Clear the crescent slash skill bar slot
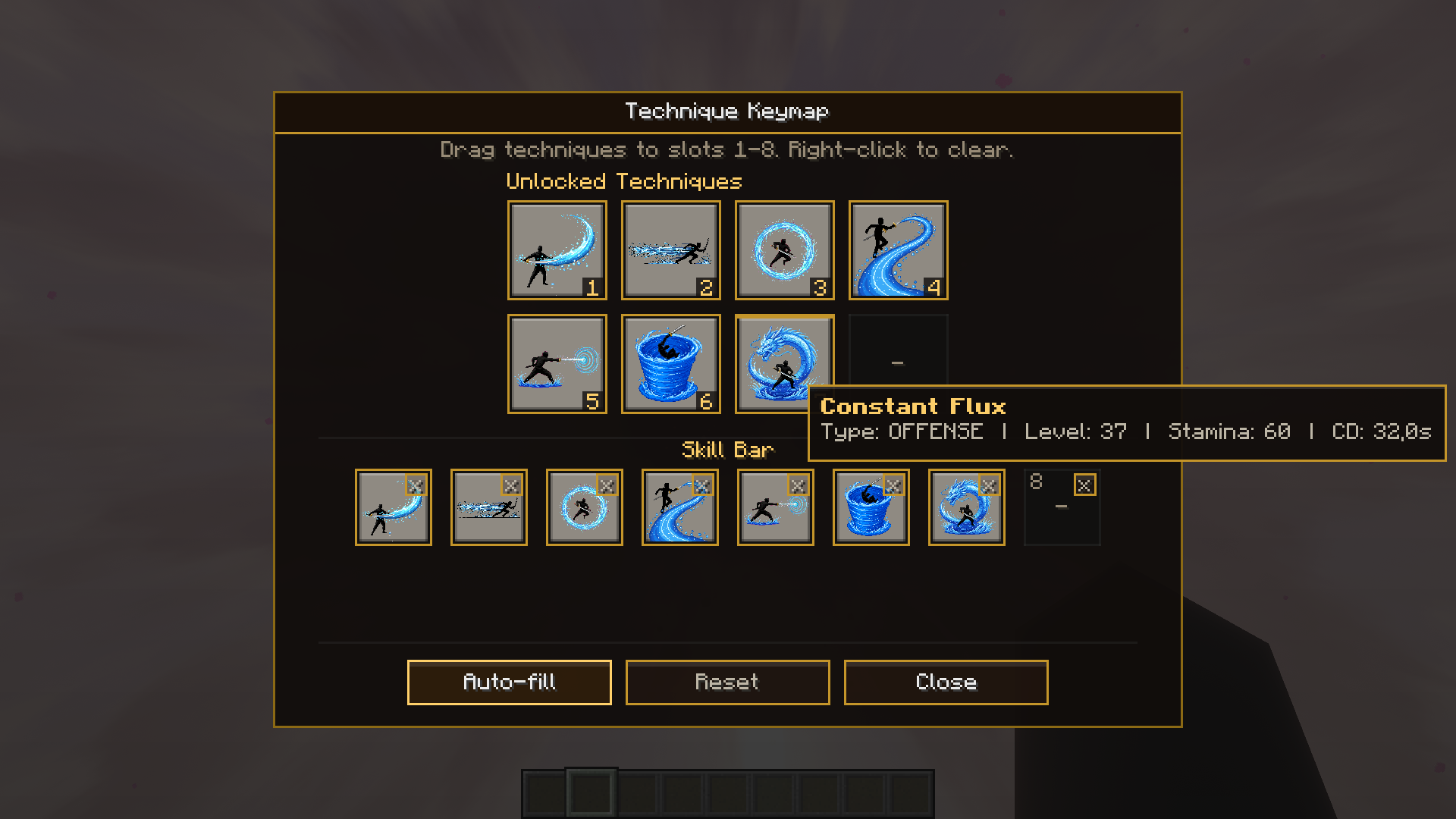Screen dimensions: 1456x819 tap(416, 485)
